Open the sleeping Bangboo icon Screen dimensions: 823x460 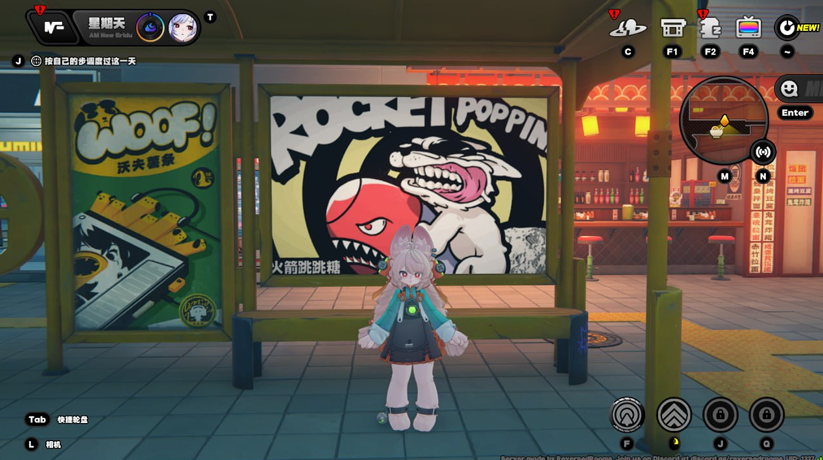pos(710,28)
